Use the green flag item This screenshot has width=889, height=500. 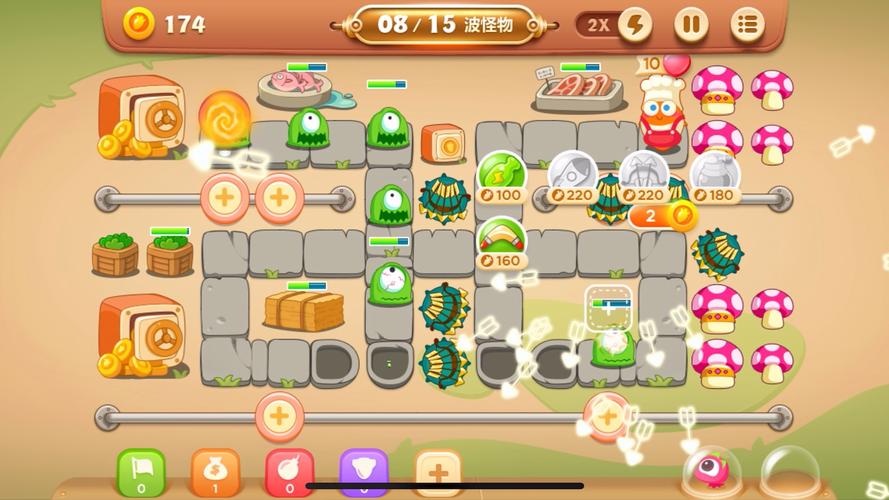[x=141, y=472]
